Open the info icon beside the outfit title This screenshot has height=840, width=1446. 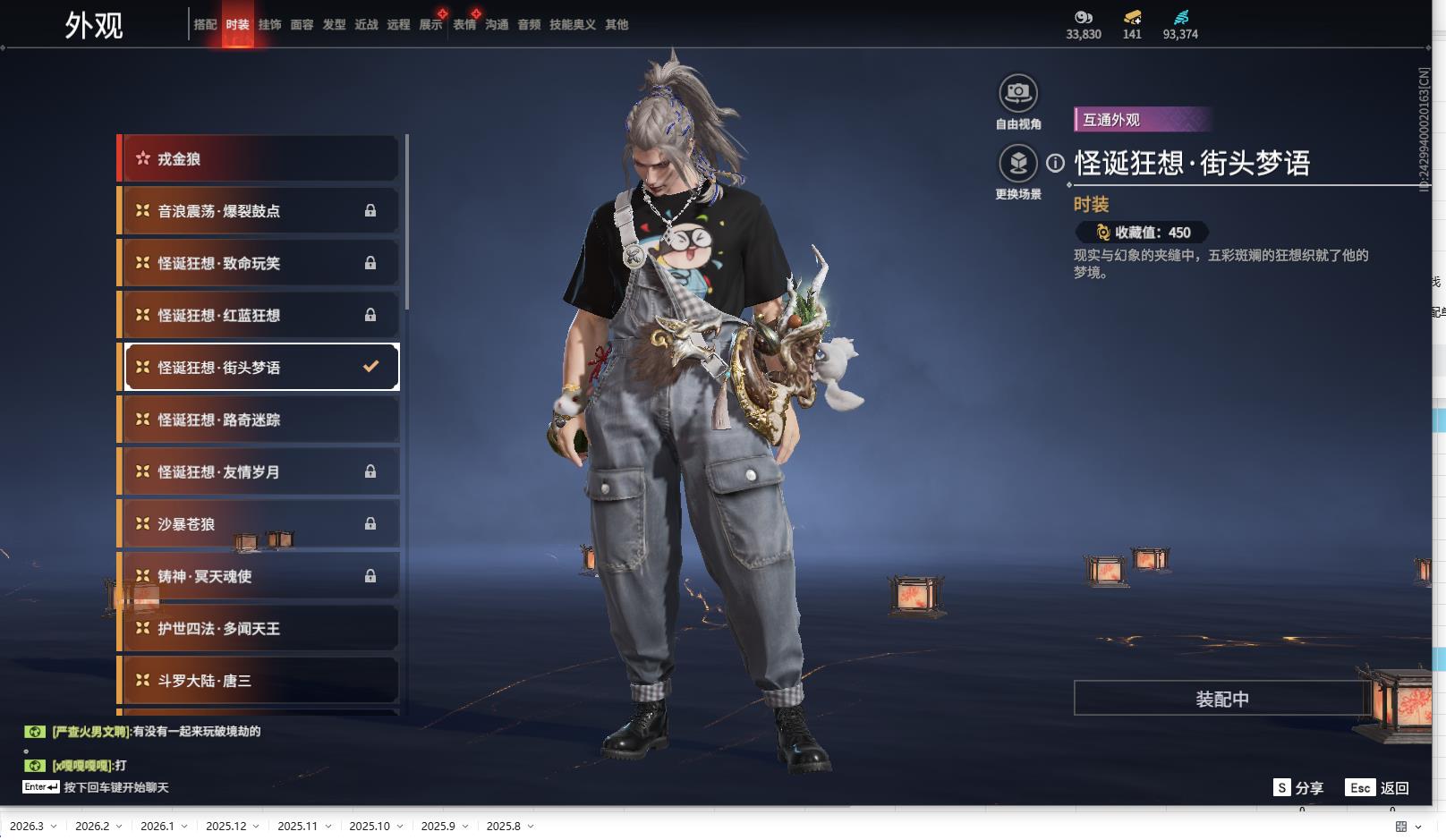1056,163
